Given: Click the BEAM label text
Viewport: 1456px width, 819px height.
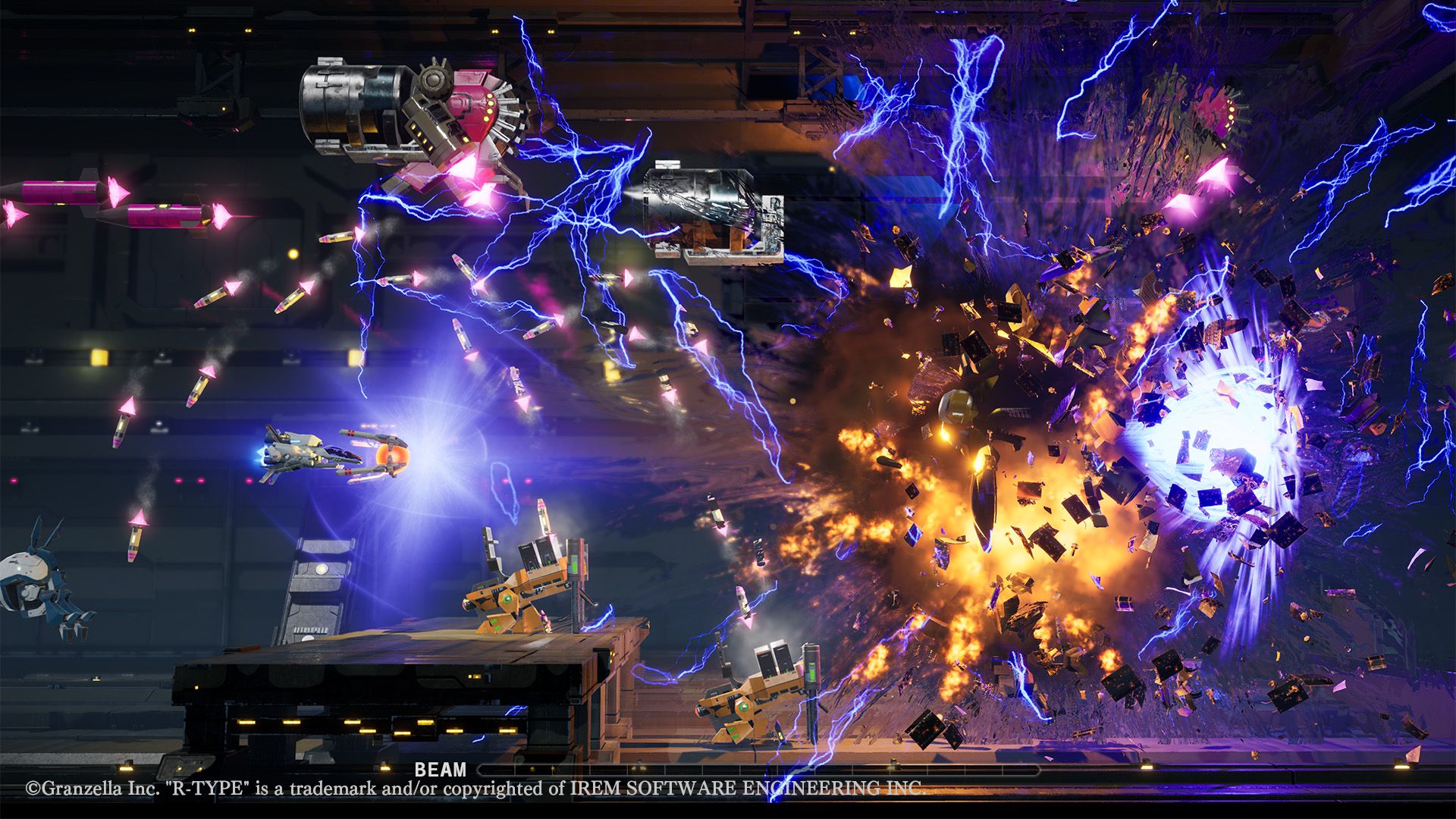Looking at the screenshot, I should [x=440, y=769].
